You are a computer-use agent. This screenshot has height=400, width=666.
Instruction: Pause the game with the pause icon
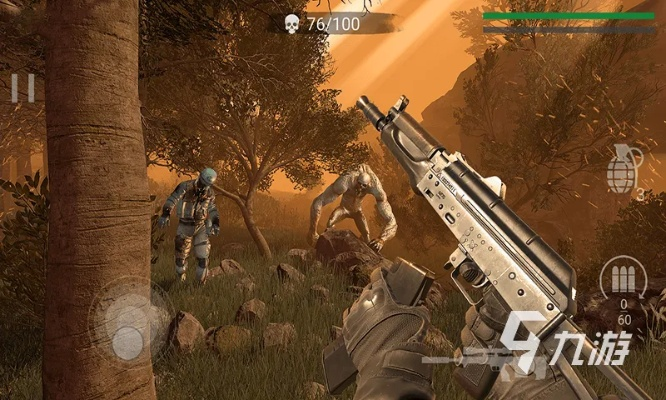coord(22,89)
